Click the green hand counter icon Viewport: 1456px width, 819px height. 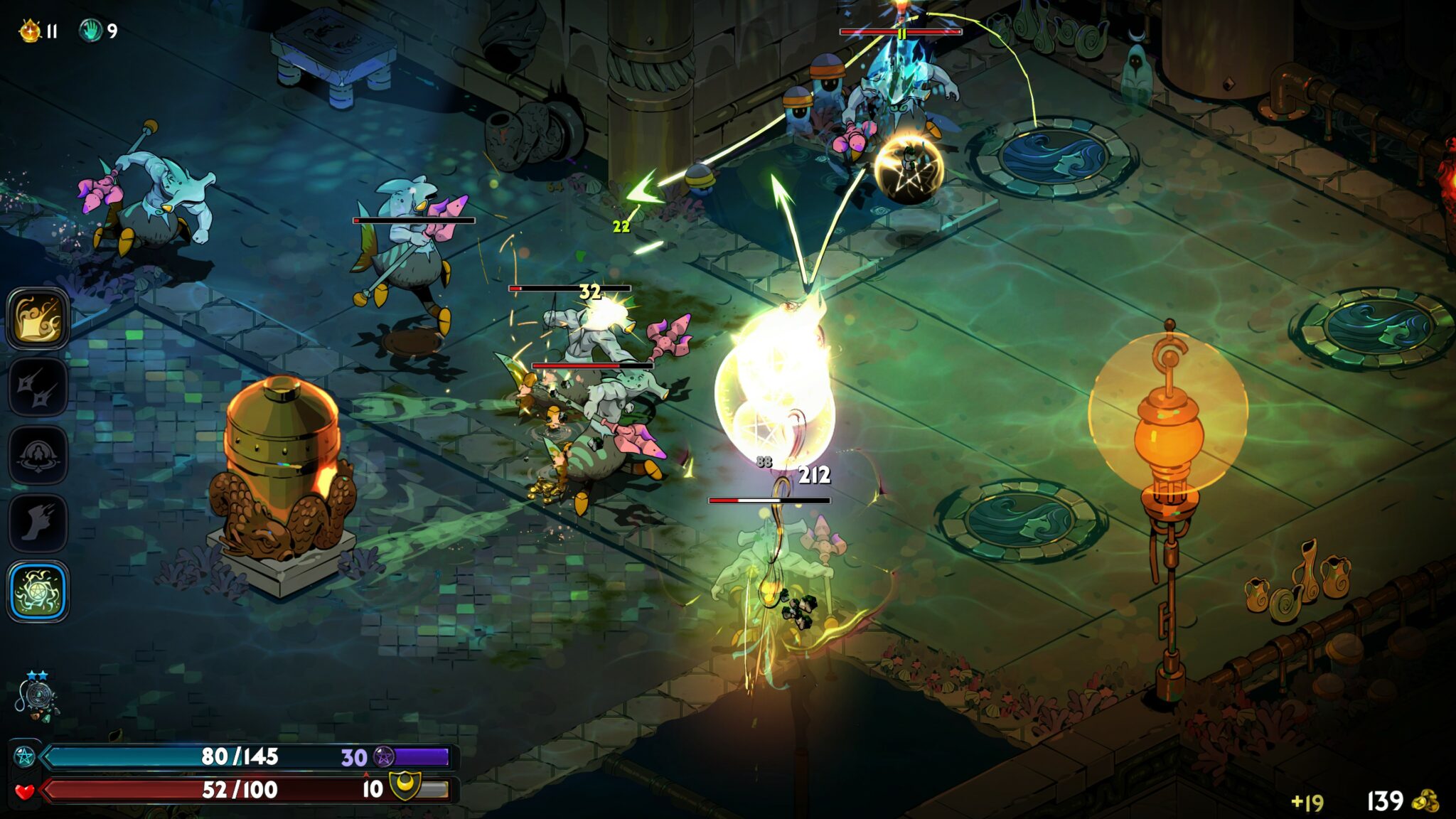pos(91,31)
